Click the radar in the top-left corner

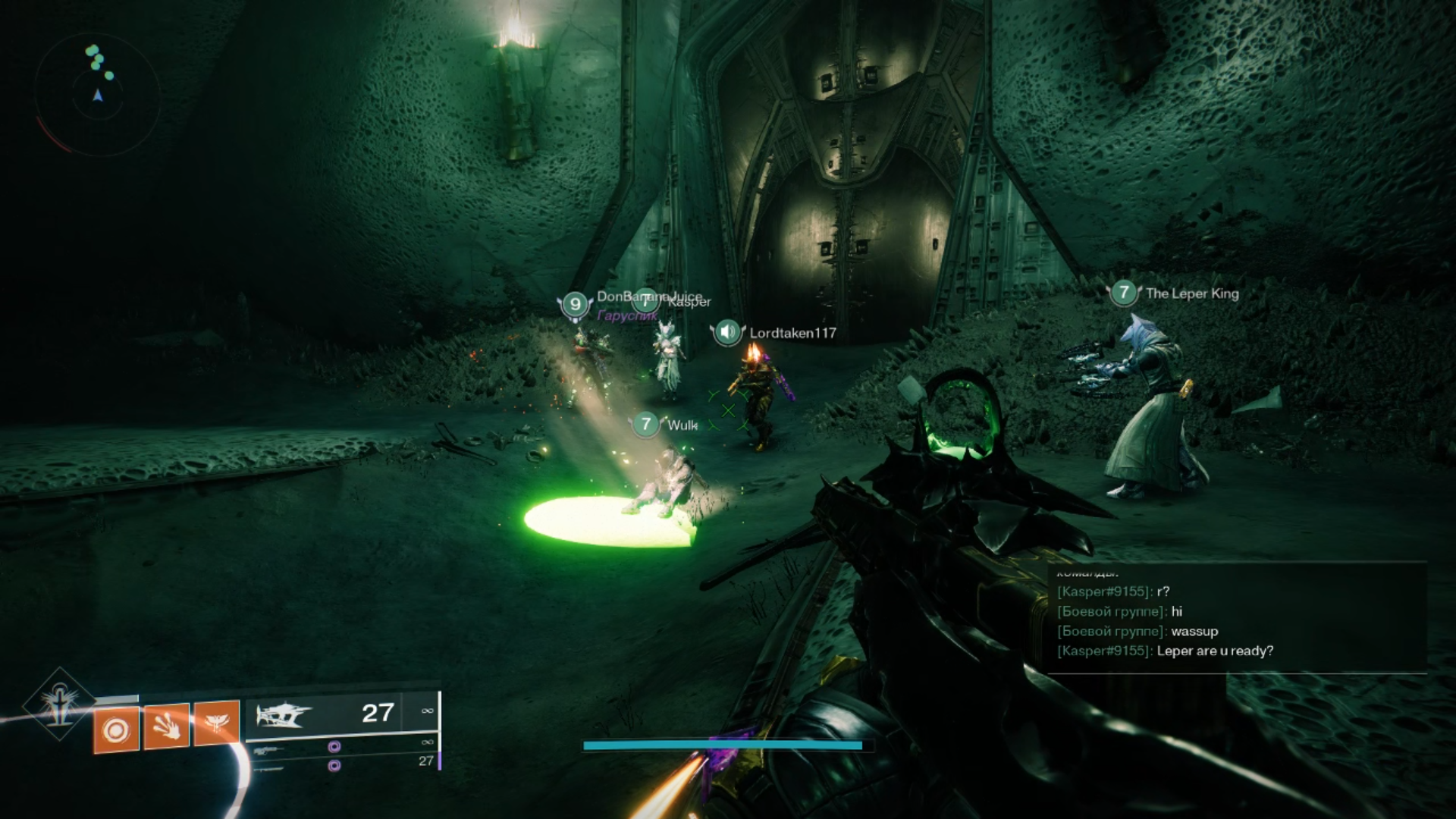point(97,95)
